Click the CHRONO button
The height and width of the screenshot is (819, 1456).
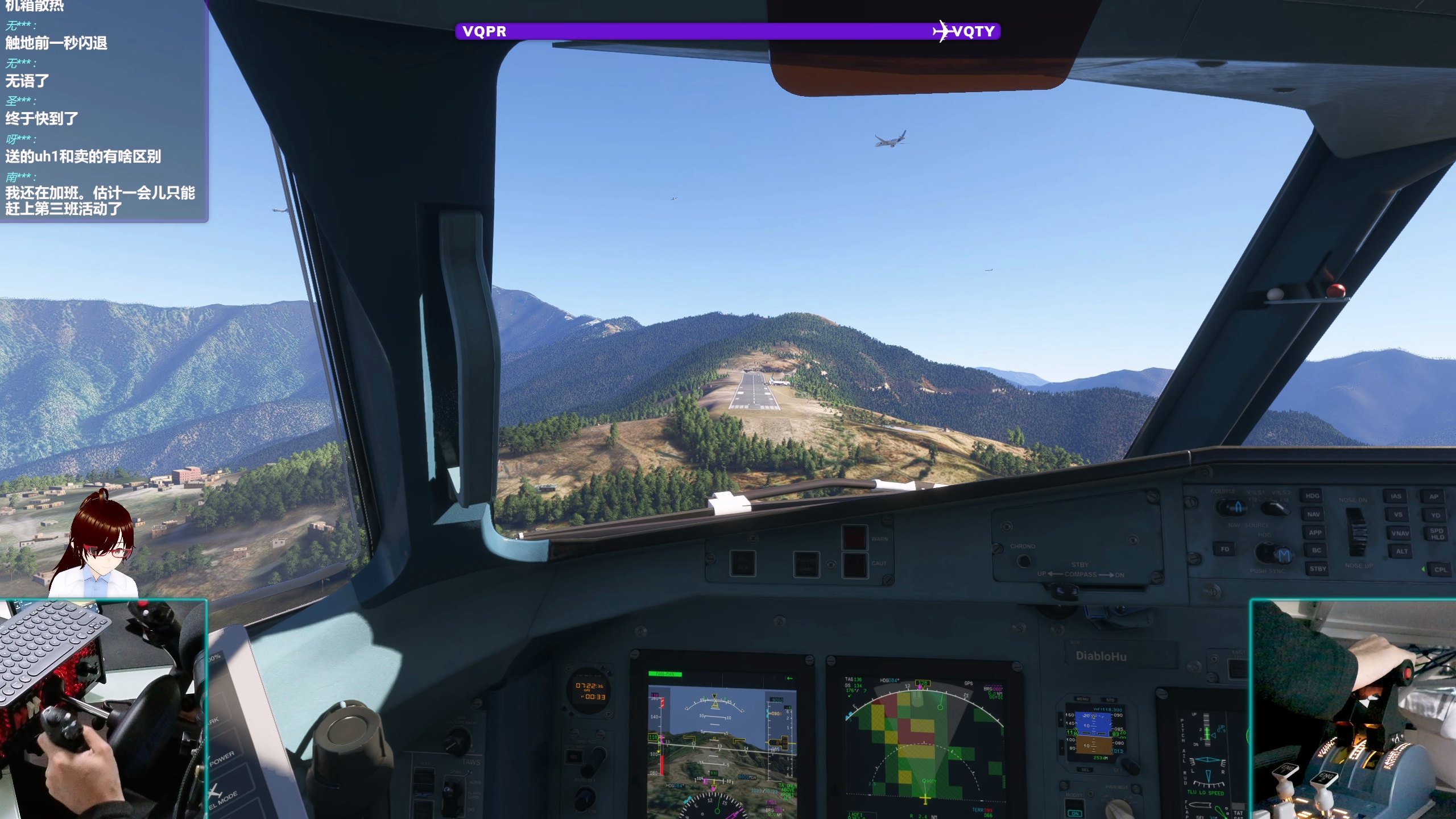[x=1023, y=561]
